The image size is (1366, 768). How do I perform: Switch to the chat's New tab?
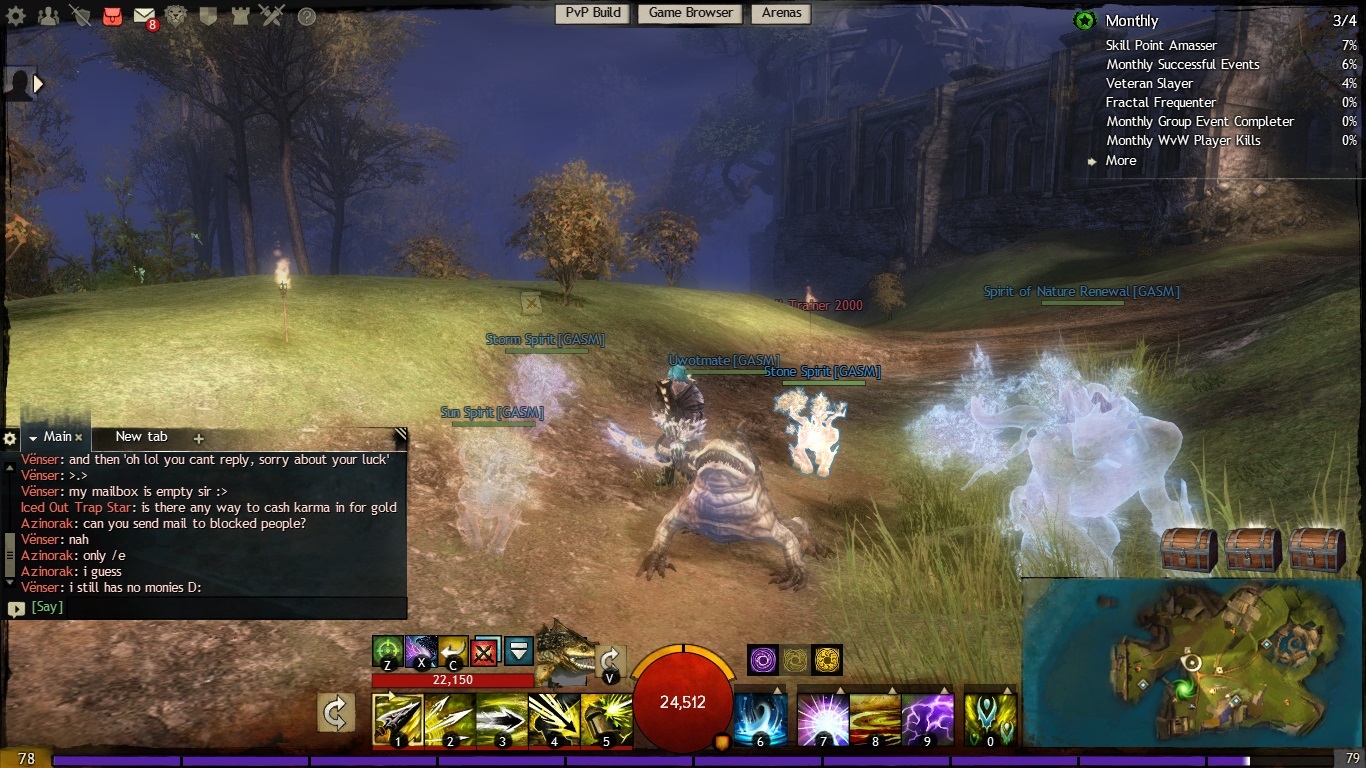[141, 437]
